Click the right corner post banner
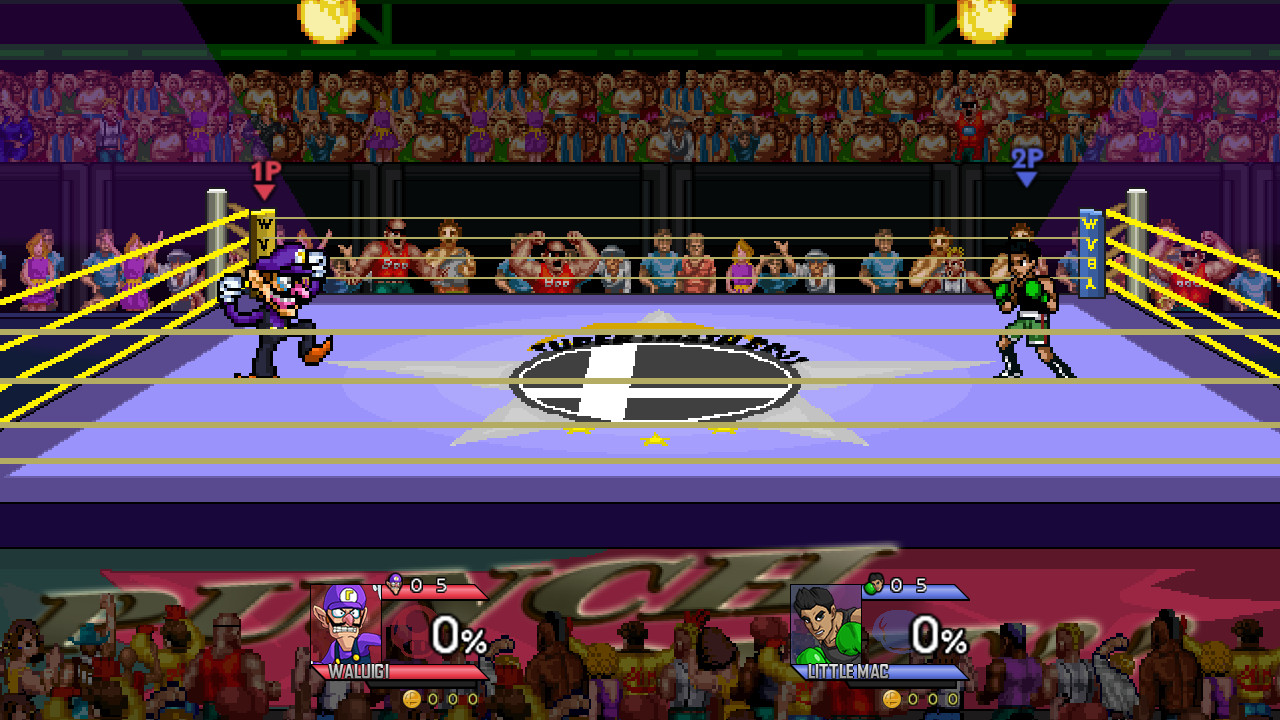 pos(1089,255)
